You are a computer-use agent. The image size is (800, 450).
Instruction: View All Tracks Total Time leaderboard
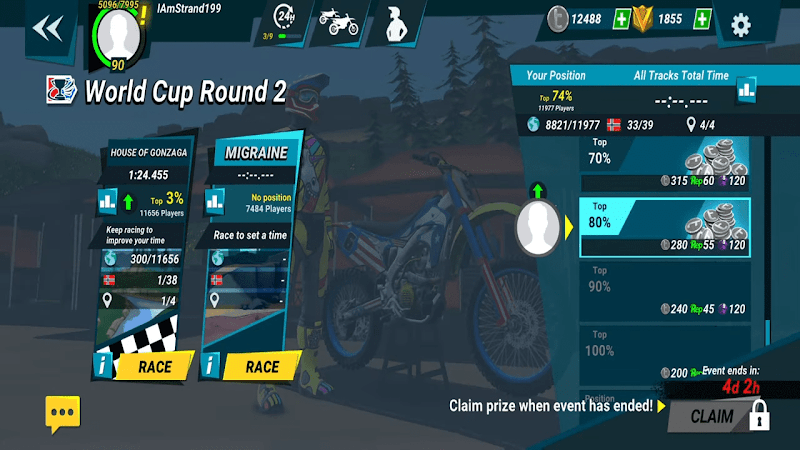[x=747, y=91]
